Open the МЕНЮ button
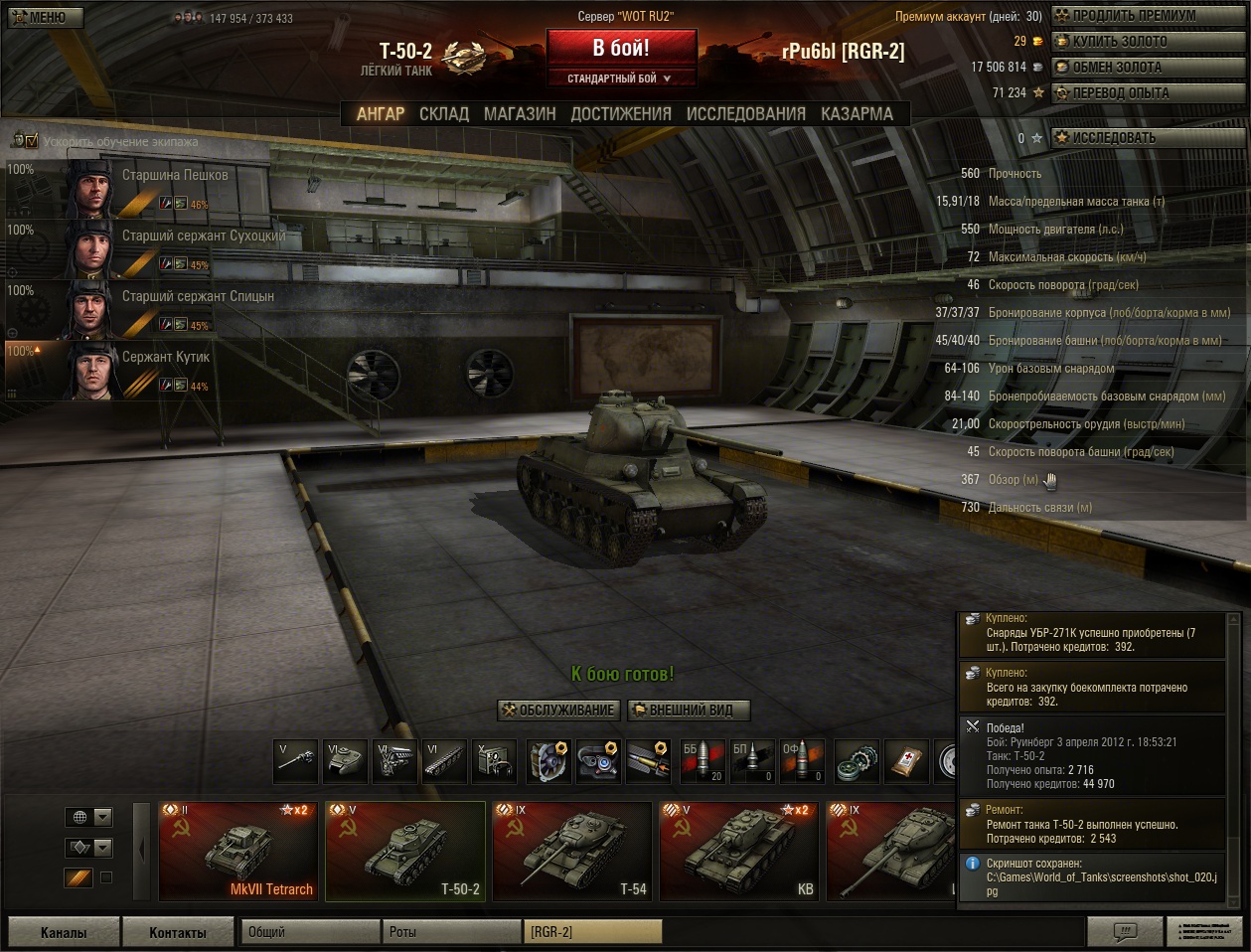Viewport: 1251px width, 952px height. coord(42,17)
